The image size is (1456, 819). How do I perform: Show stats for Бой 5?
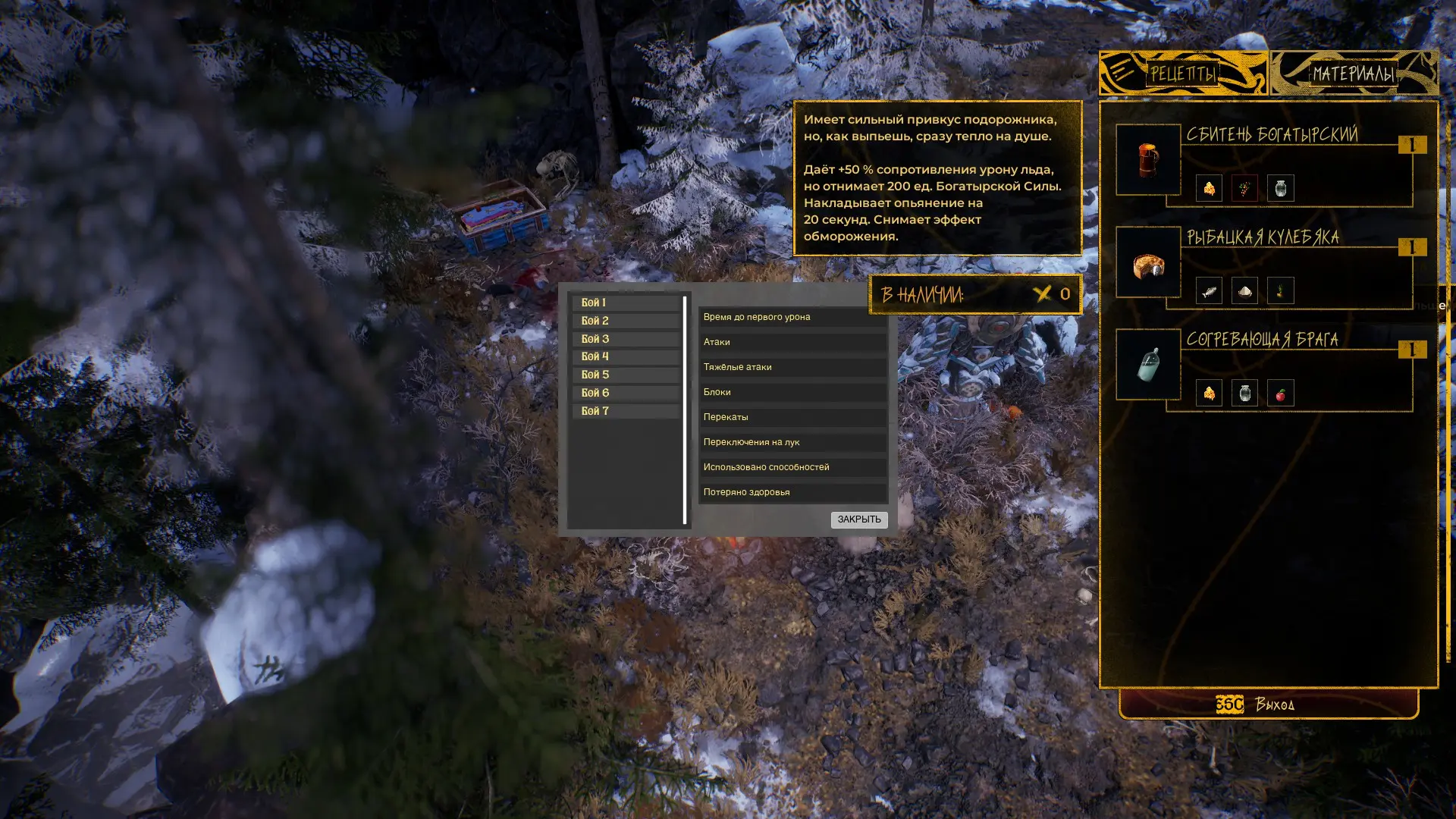click(625, 375)
